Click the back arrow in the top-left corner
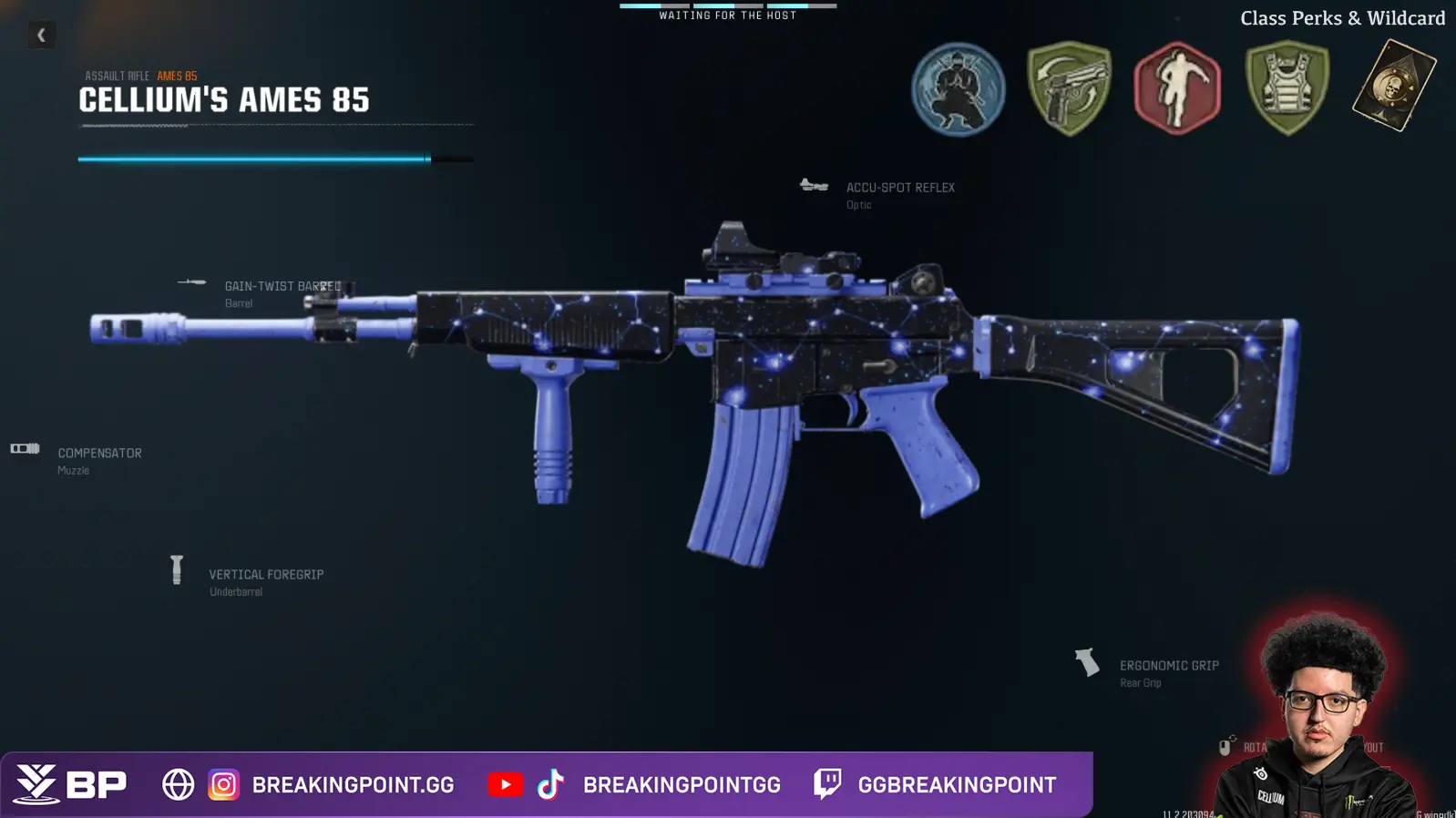 [40, 34]
